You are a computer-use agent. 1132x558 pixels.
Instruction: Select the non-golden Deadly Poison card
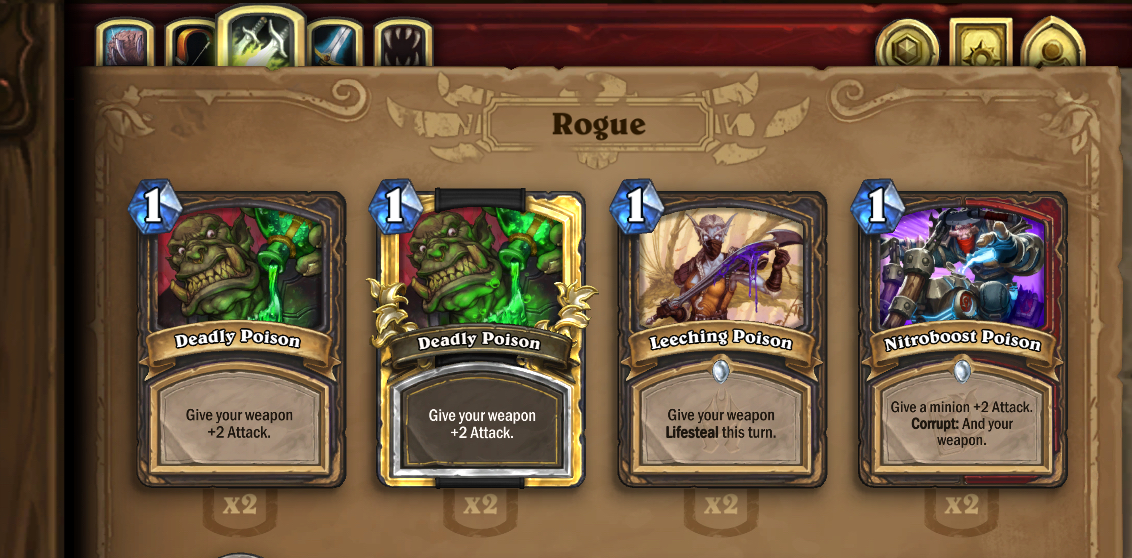[x=240, y=340]
